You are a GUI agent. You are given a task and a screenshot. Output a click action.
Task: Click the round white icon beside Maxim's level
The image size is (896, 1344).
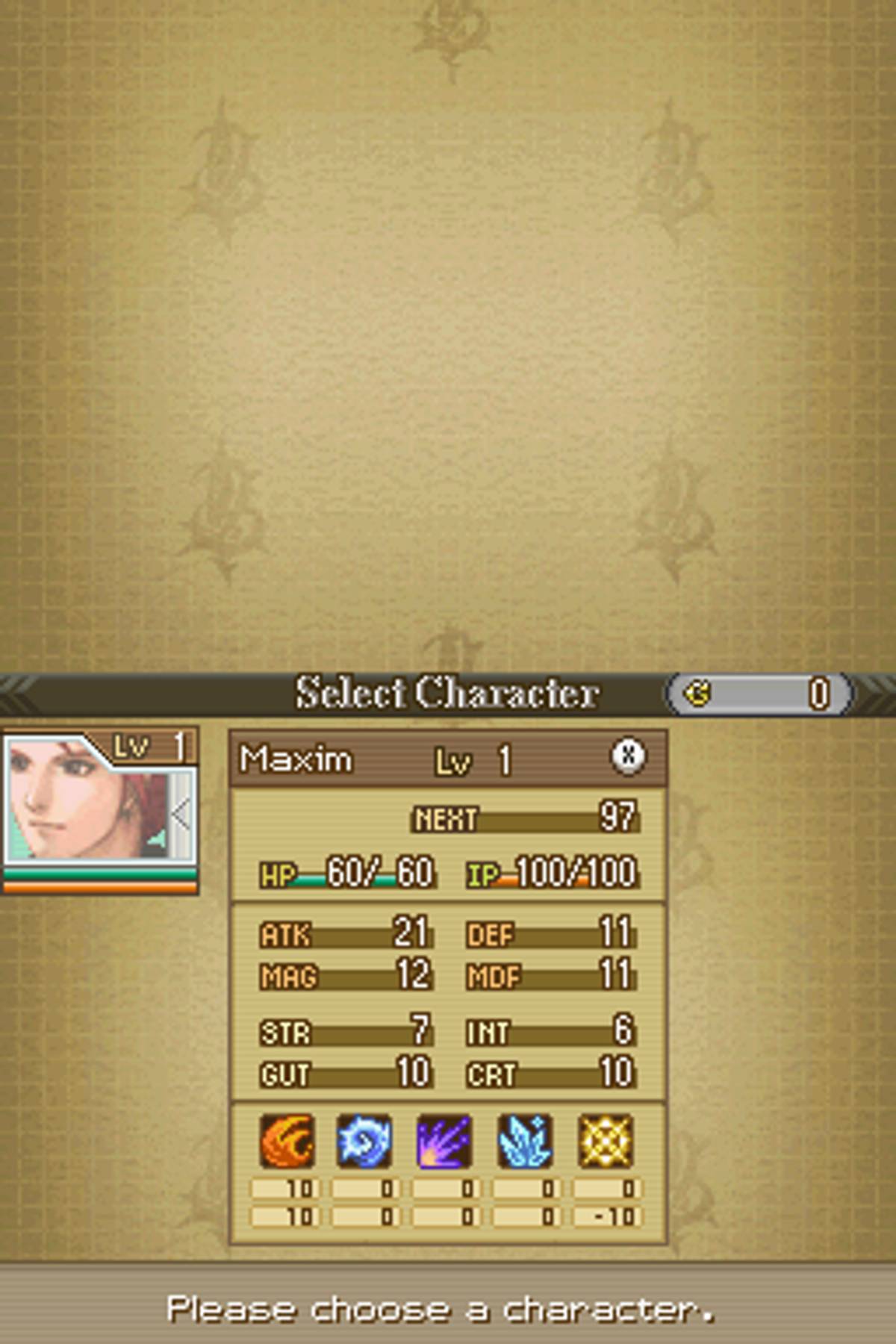tap(628, 756)
